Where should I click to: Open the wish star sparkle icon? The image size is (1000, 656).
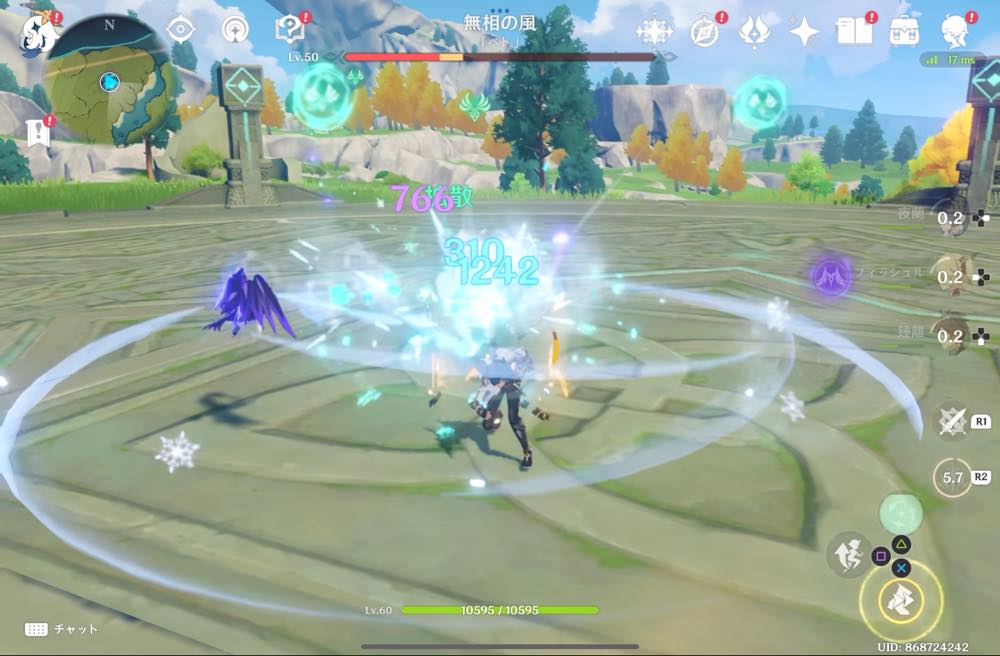(654, 32)
